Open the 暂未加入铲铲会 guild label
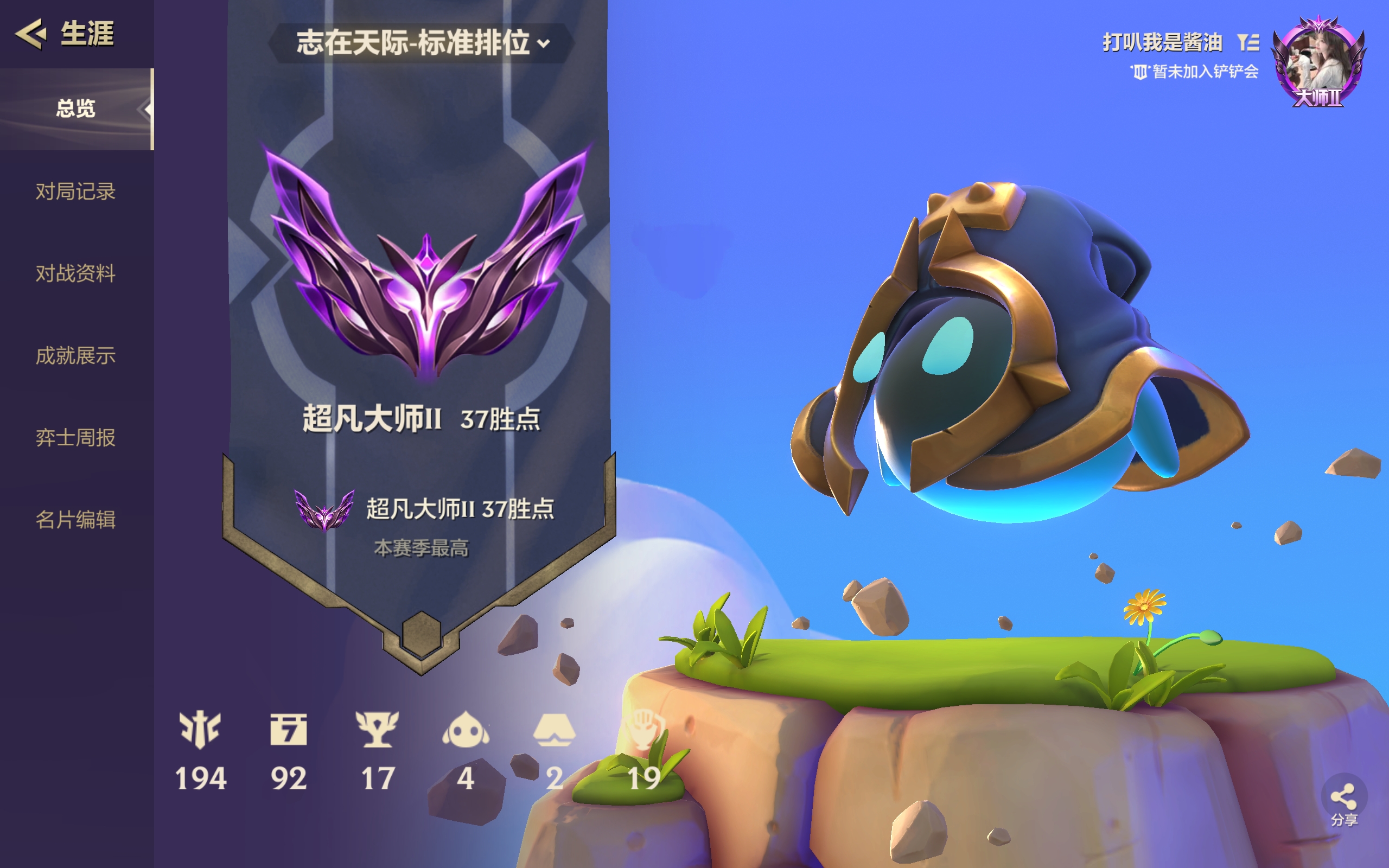Screen dimensions: 1389x868 (1195, 72)
